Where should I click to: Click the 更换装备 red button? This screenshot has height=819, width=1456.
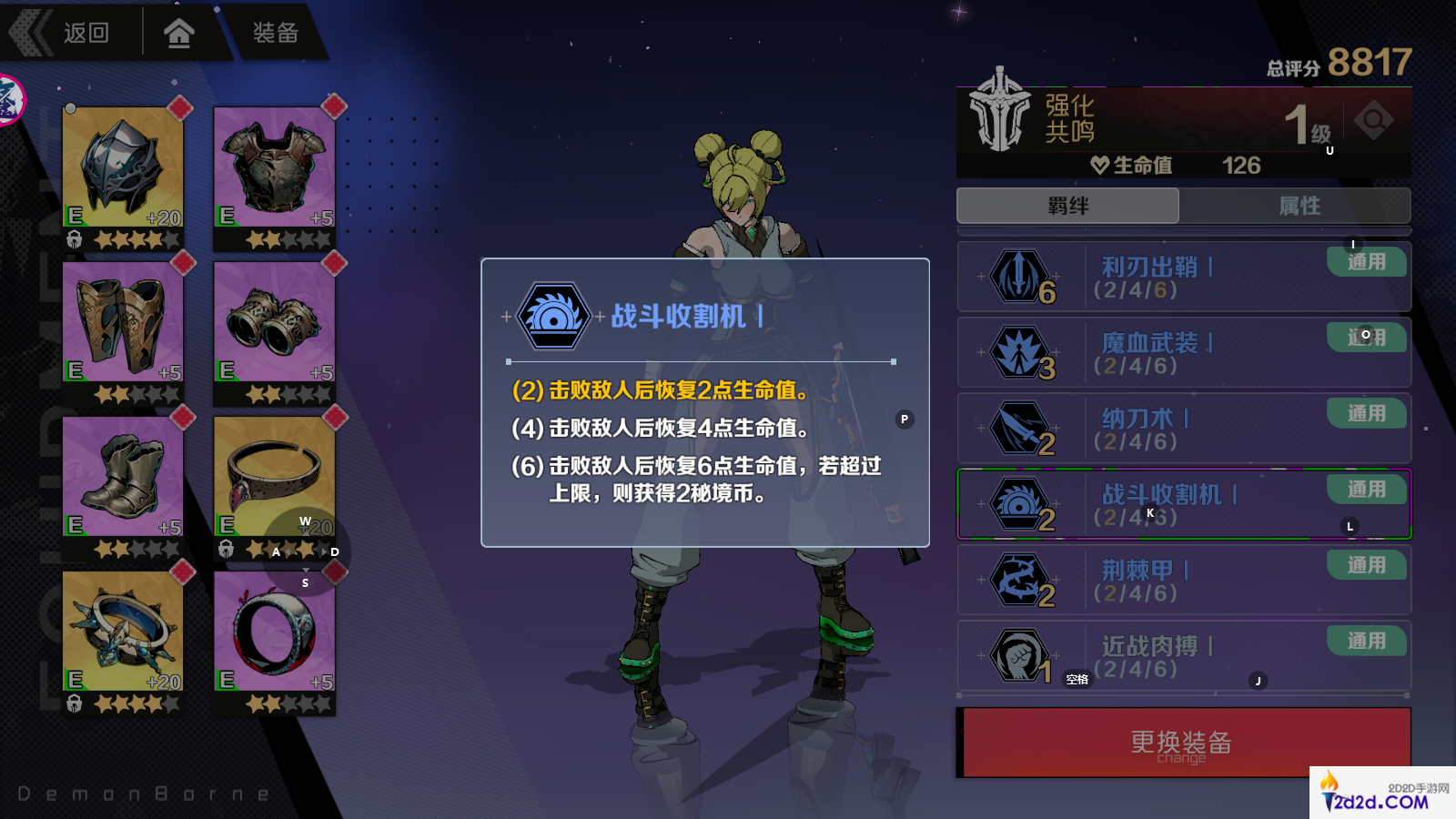pyautogui.click(x=1181, y=742)
